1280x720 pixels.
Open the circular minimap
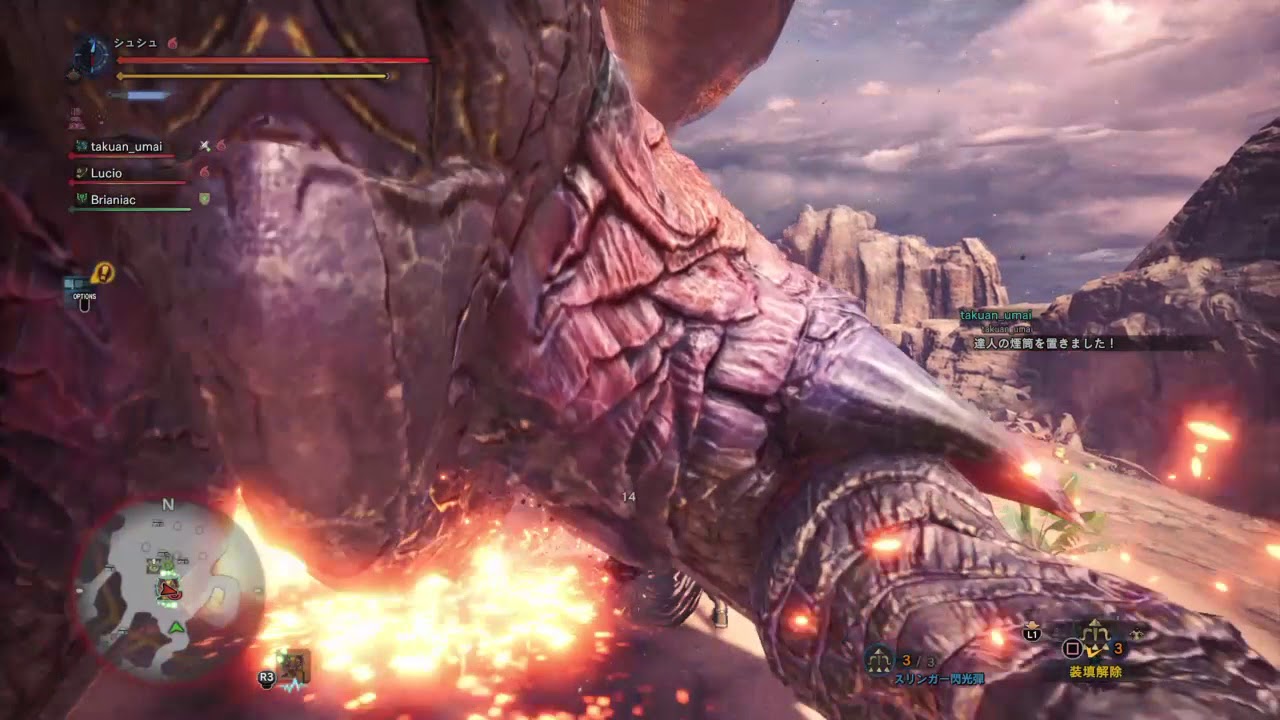click(168, 591)
